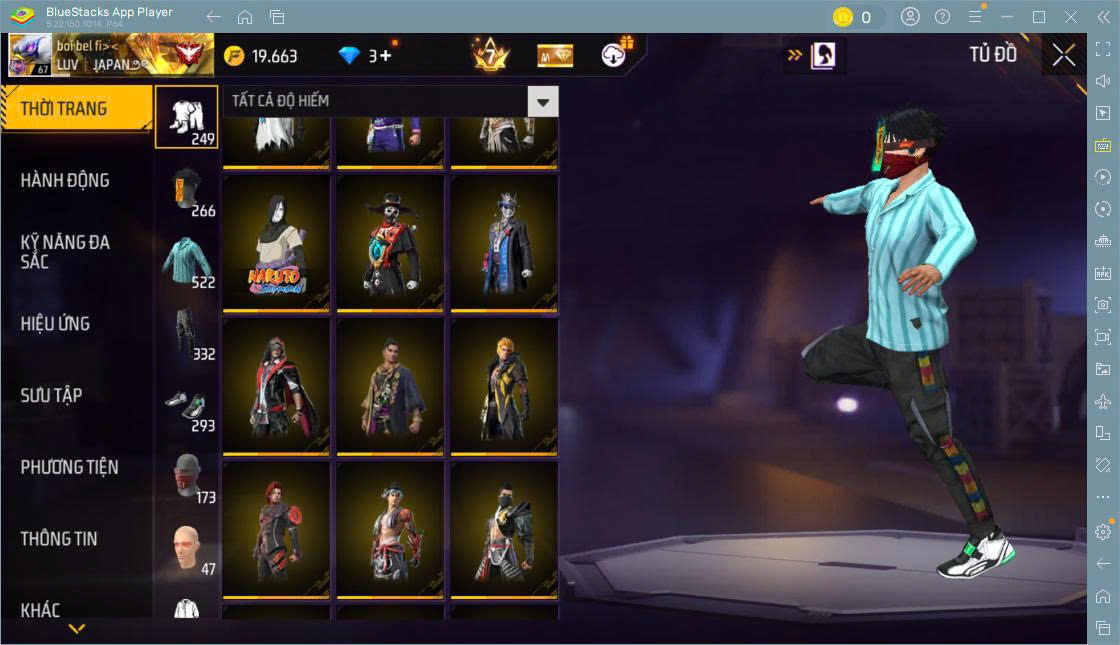Add diamonds with the plus button
The height and width of the screenshot is (645, 1120).
point(385,56)
